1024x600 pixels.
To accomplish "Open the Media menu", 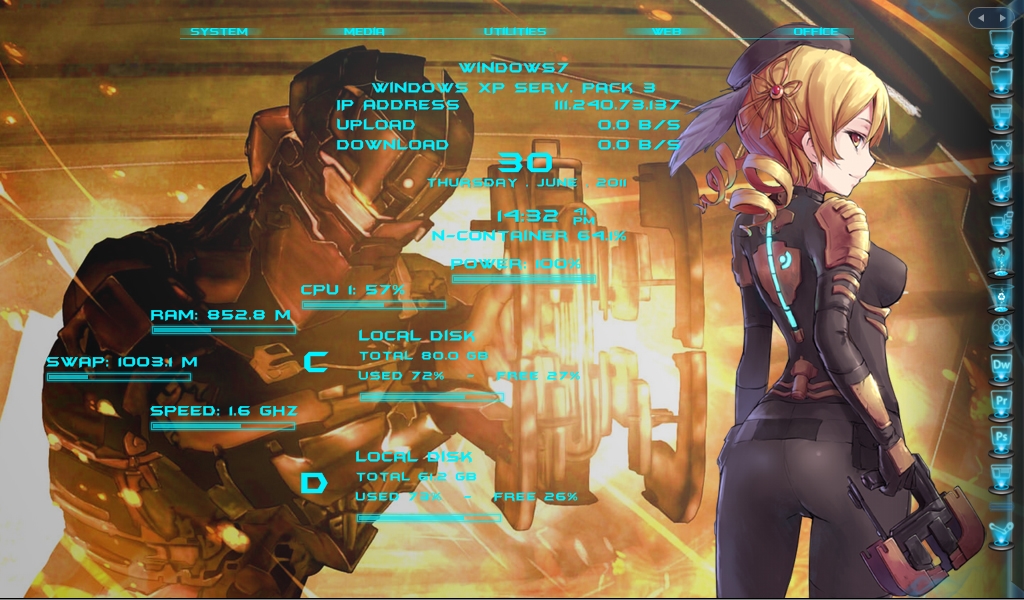I will coord(364,32).
